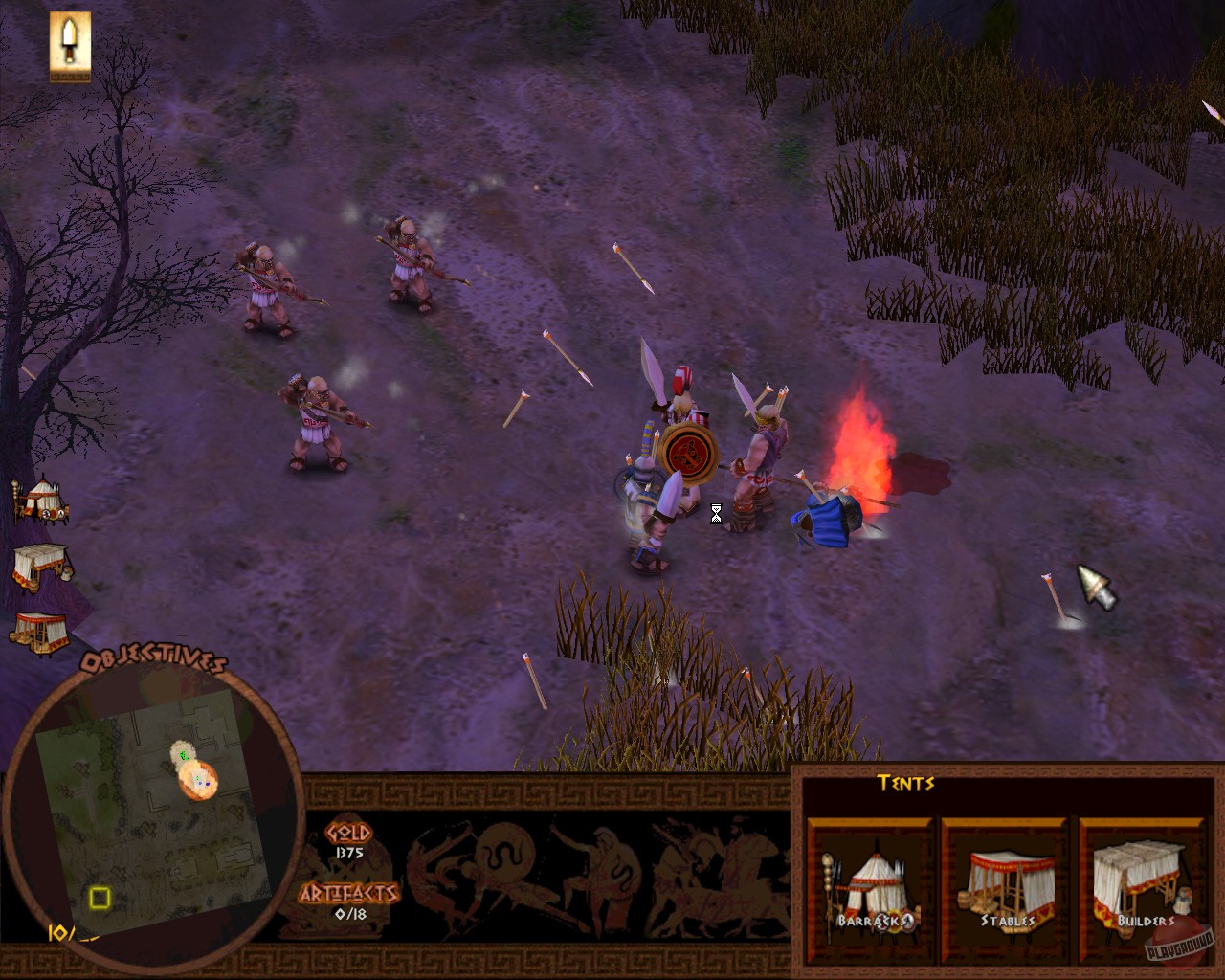The image size is (1225, 980).
Task: Select the blonde spearman near the fire
Action: tap(761, 450)
